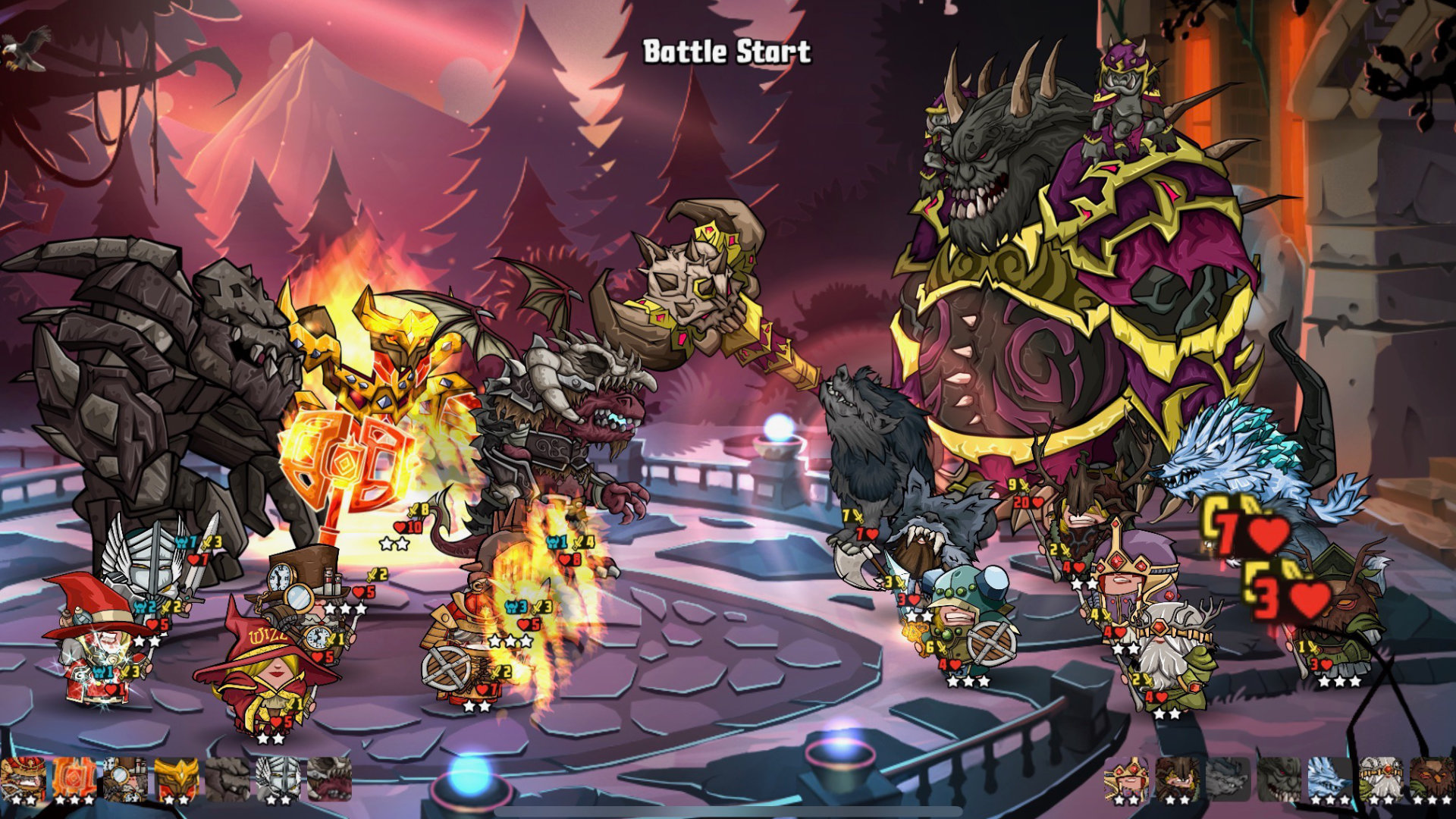Select the enemy grey werewolf portrait
Image resolution: width=1456 pixels, height=819 pixels.
pos(1228,779)
